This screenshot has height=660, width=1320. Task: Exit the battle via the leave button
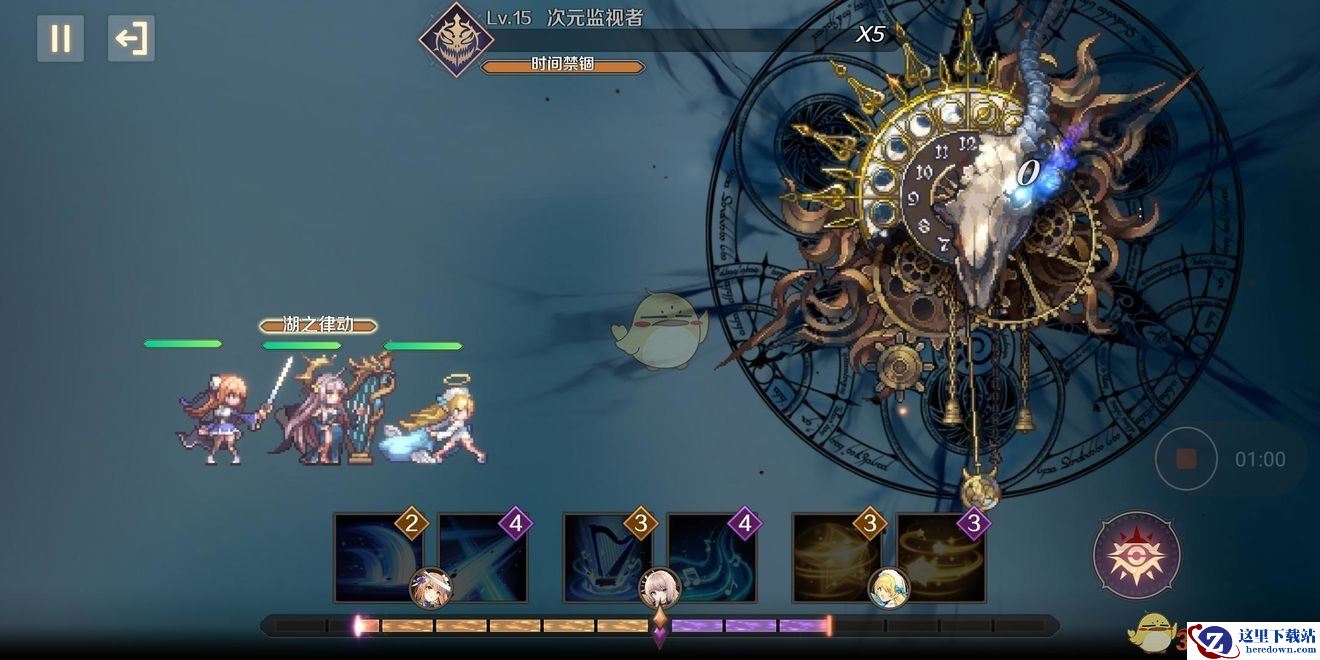131,39
